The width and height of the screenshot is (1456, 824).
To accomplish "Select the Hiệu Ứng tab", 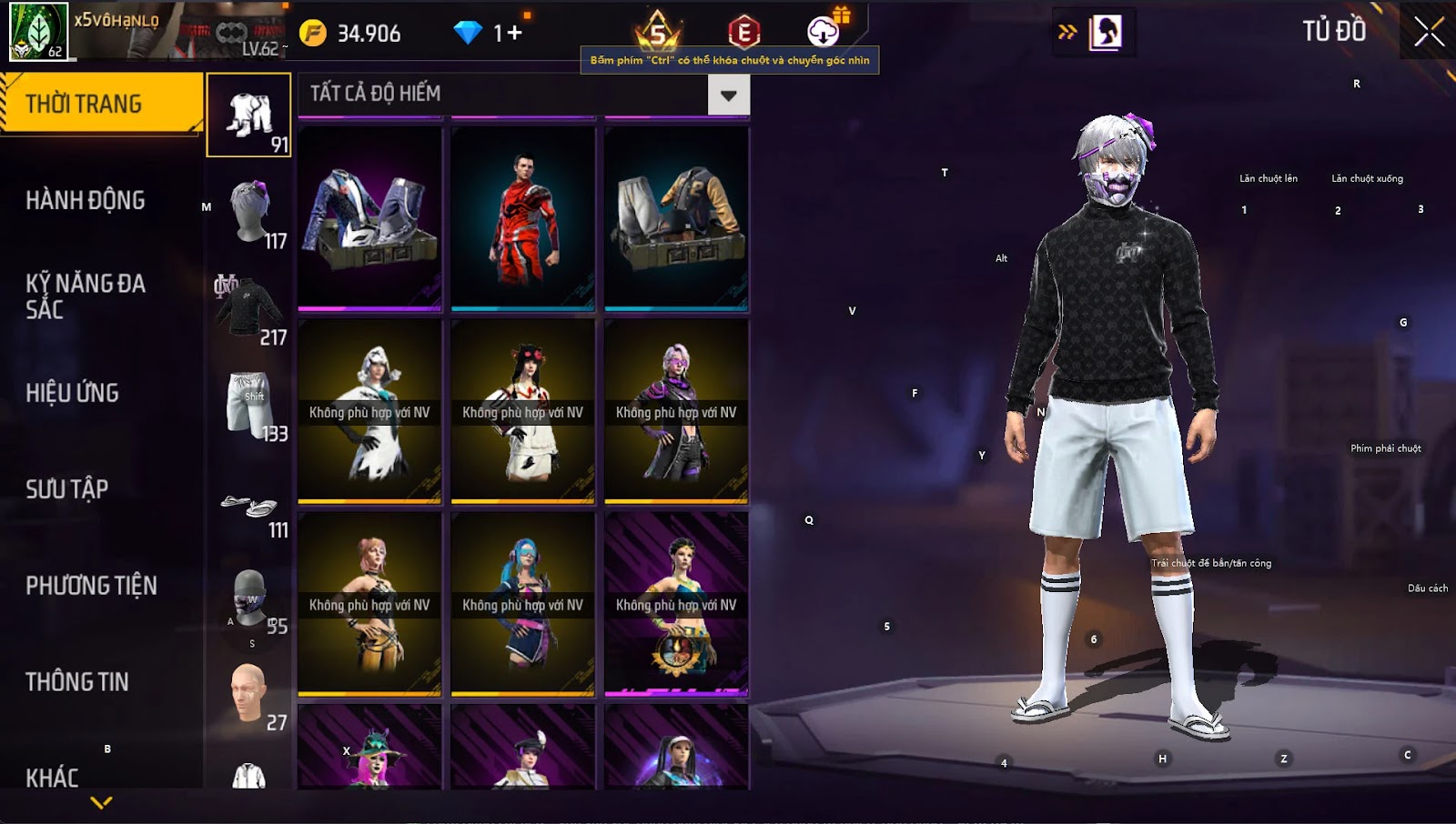I will 73,393.
